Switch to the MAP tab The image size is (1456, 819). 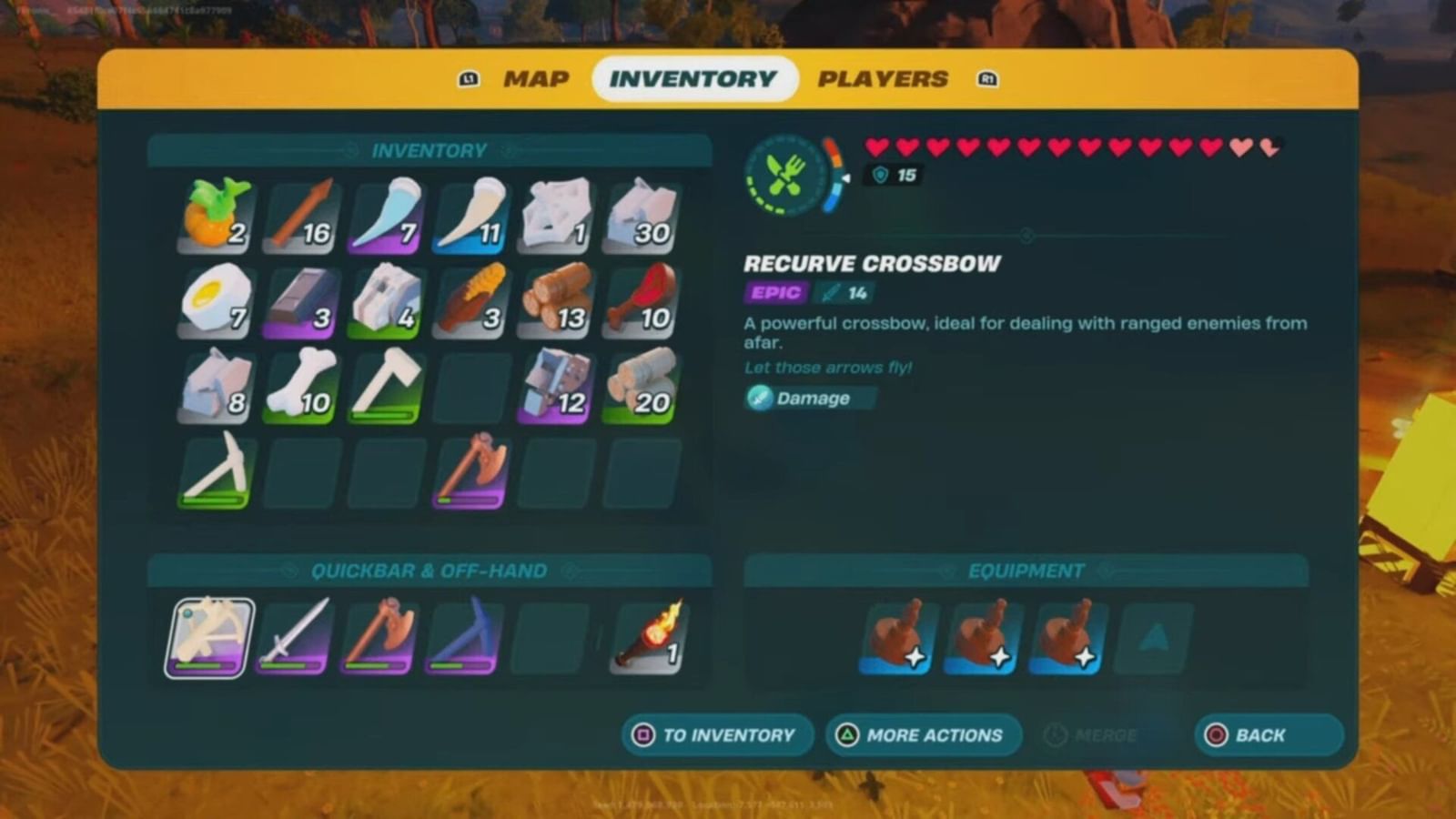[x=537, y=78]
